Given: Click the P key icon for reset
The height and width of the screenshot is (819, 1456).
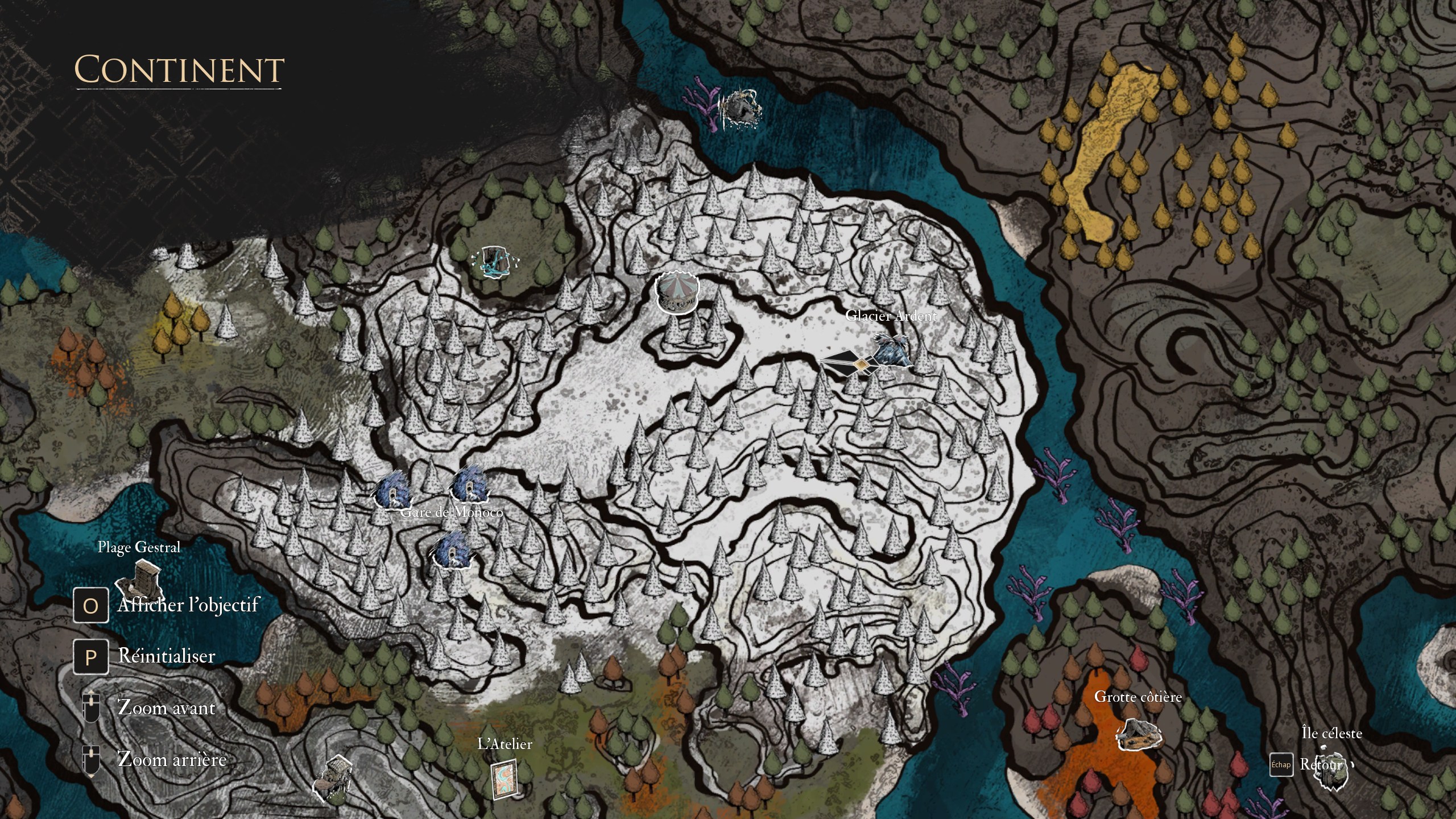Looking at the screenshot, I should pyautogui.click(x=90, y=656).
